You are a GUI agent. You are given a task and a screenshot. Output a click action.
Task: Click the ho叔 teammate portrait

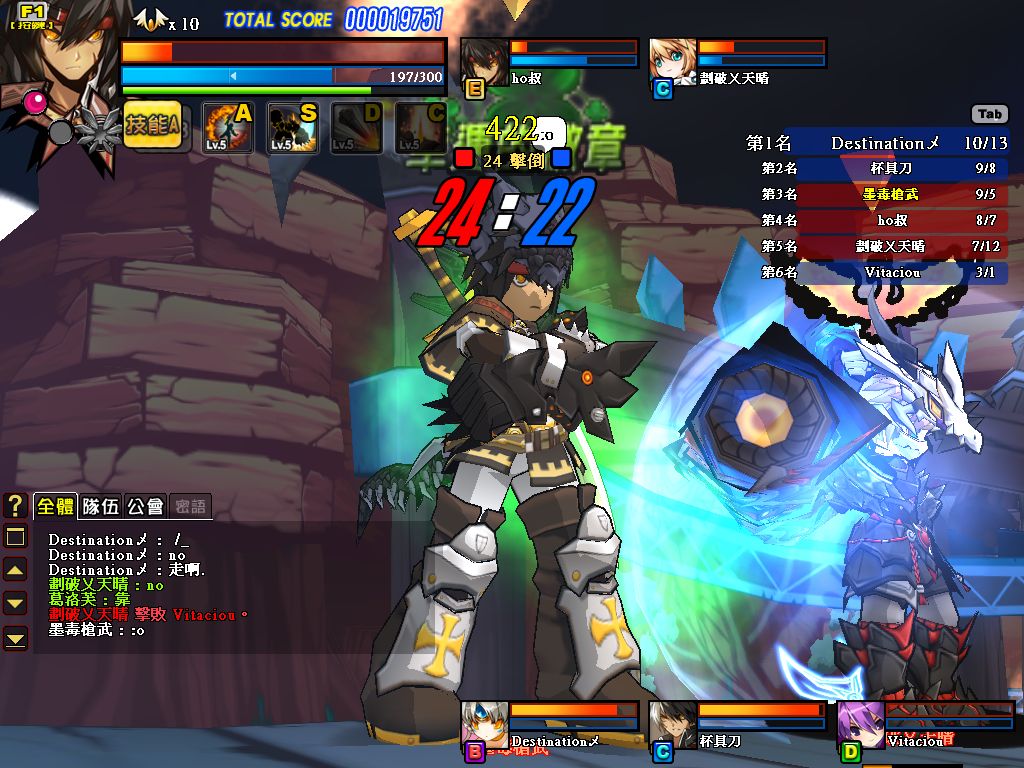[484, 61]
